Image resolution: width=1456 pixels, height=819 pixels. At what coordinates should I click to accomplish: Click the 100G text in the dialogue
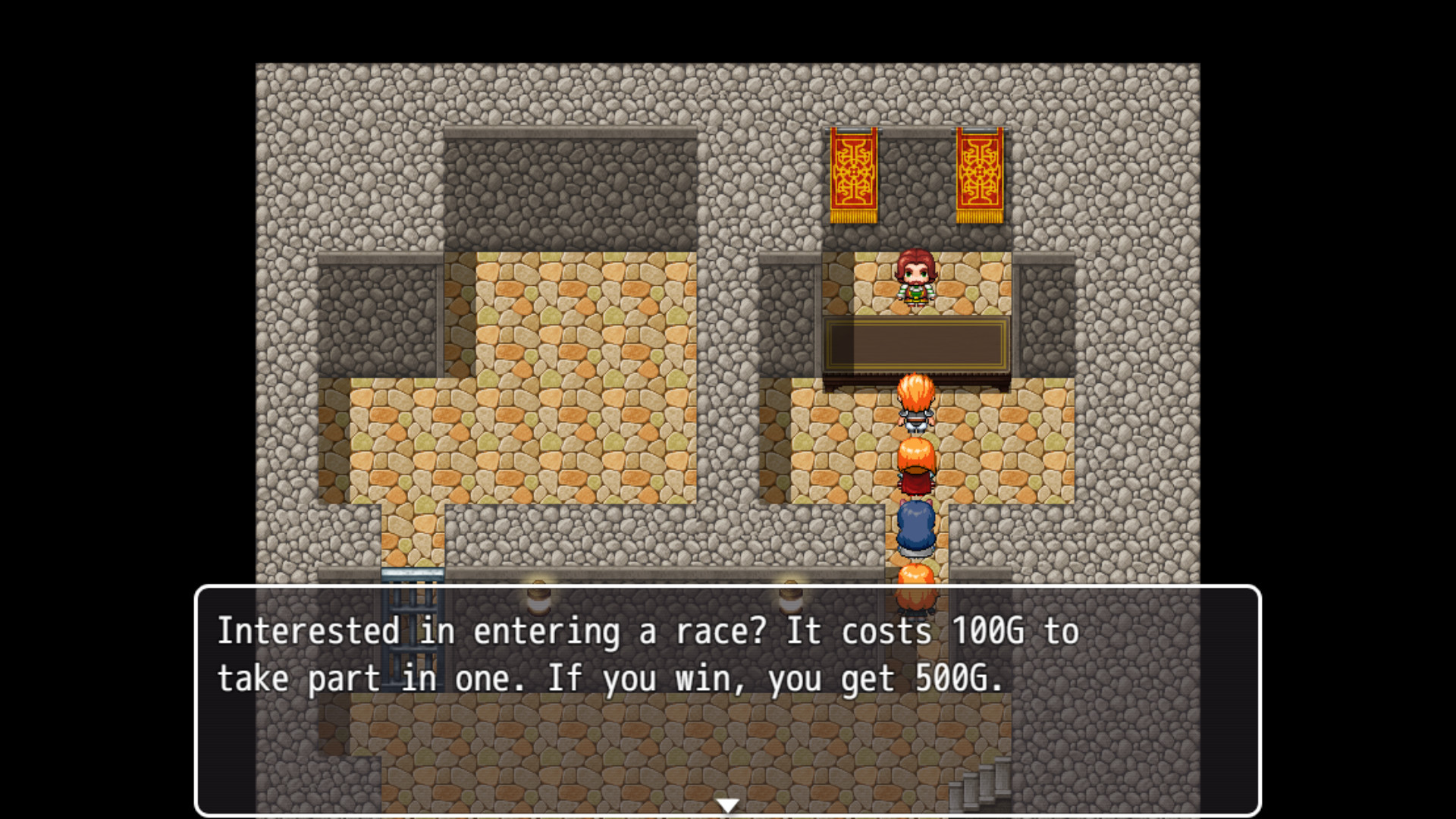pos(990,630)
